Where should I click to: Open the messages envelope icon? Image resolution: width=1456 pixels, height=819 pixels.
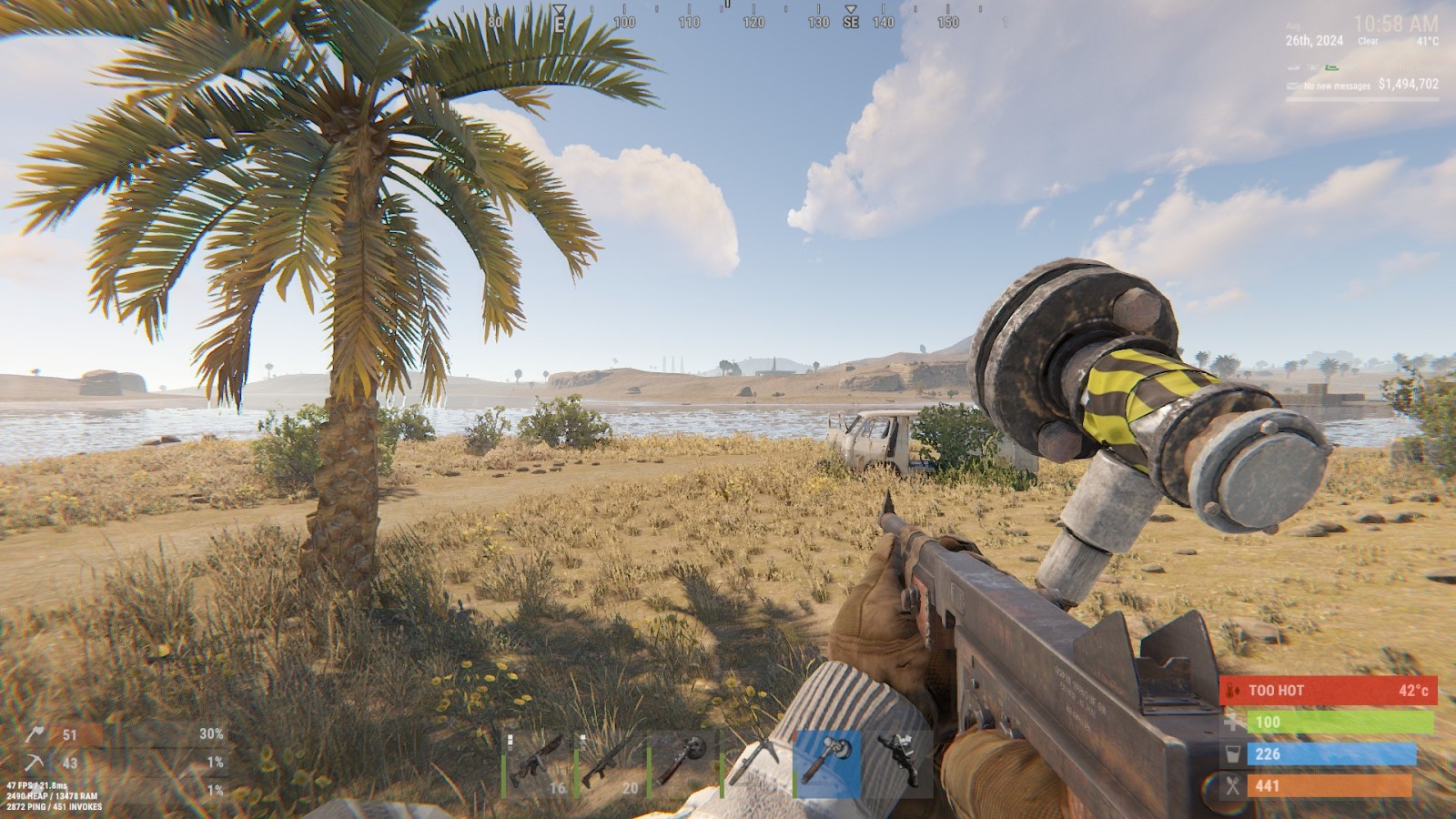click(x=1293, y=86)
